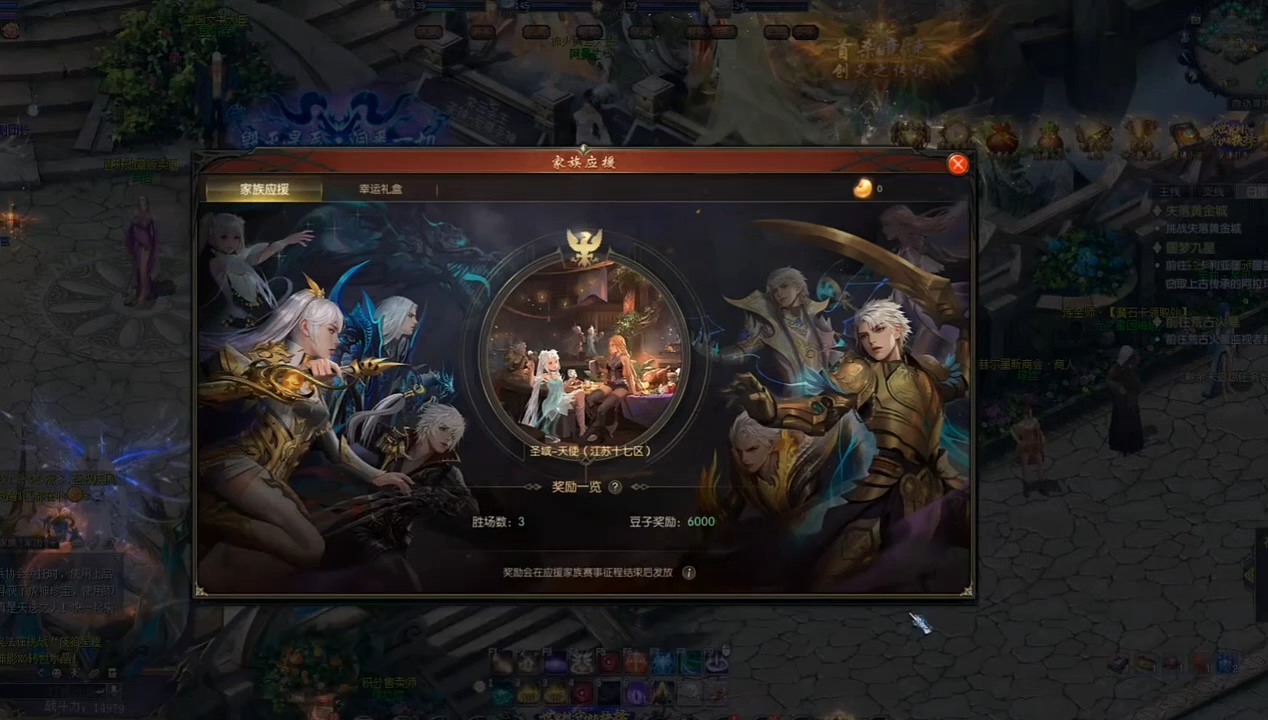1268x720 pixels.
Task: Click the golden bean currency icon
Action: tap(862, 188)
